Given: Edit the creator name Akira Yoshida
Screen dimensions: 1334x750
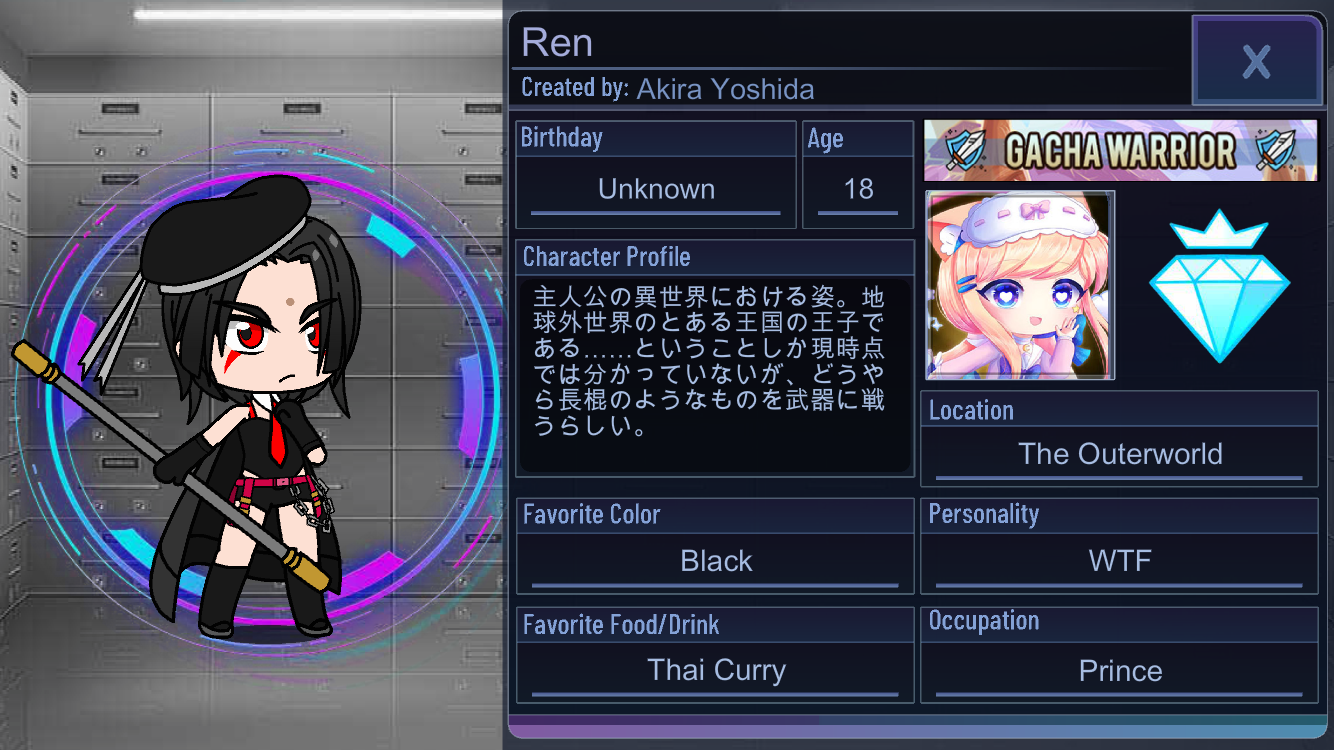Looking at the screenshot, I should click(x=725, y=89).
